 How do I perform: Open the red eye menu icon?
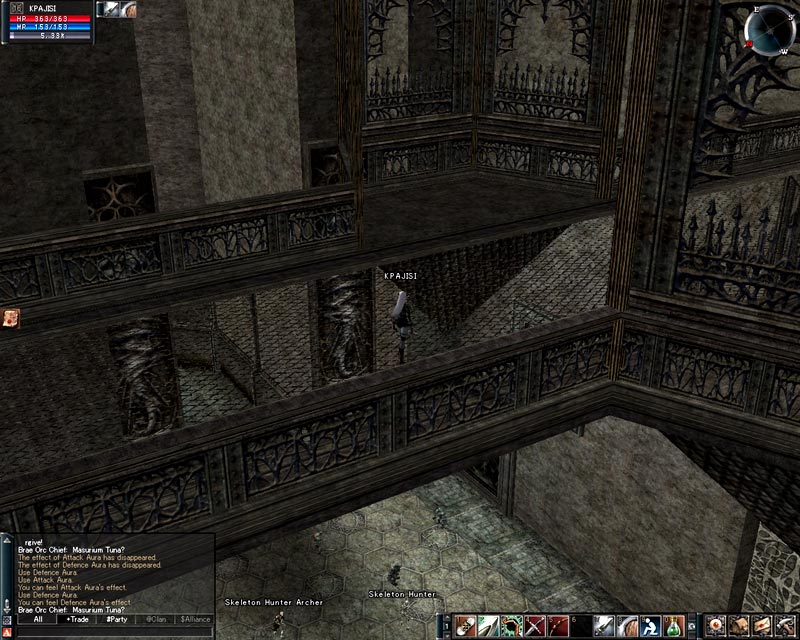pos(715,626)
